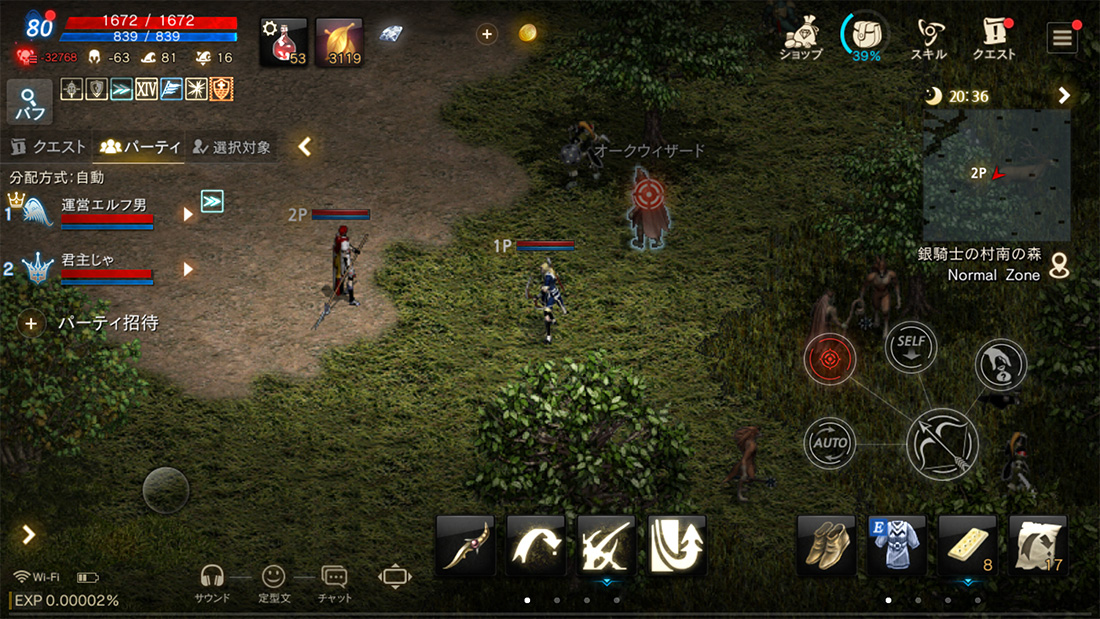
Task: Switch to the クエスト tab
Action: (x=48, y=147)
